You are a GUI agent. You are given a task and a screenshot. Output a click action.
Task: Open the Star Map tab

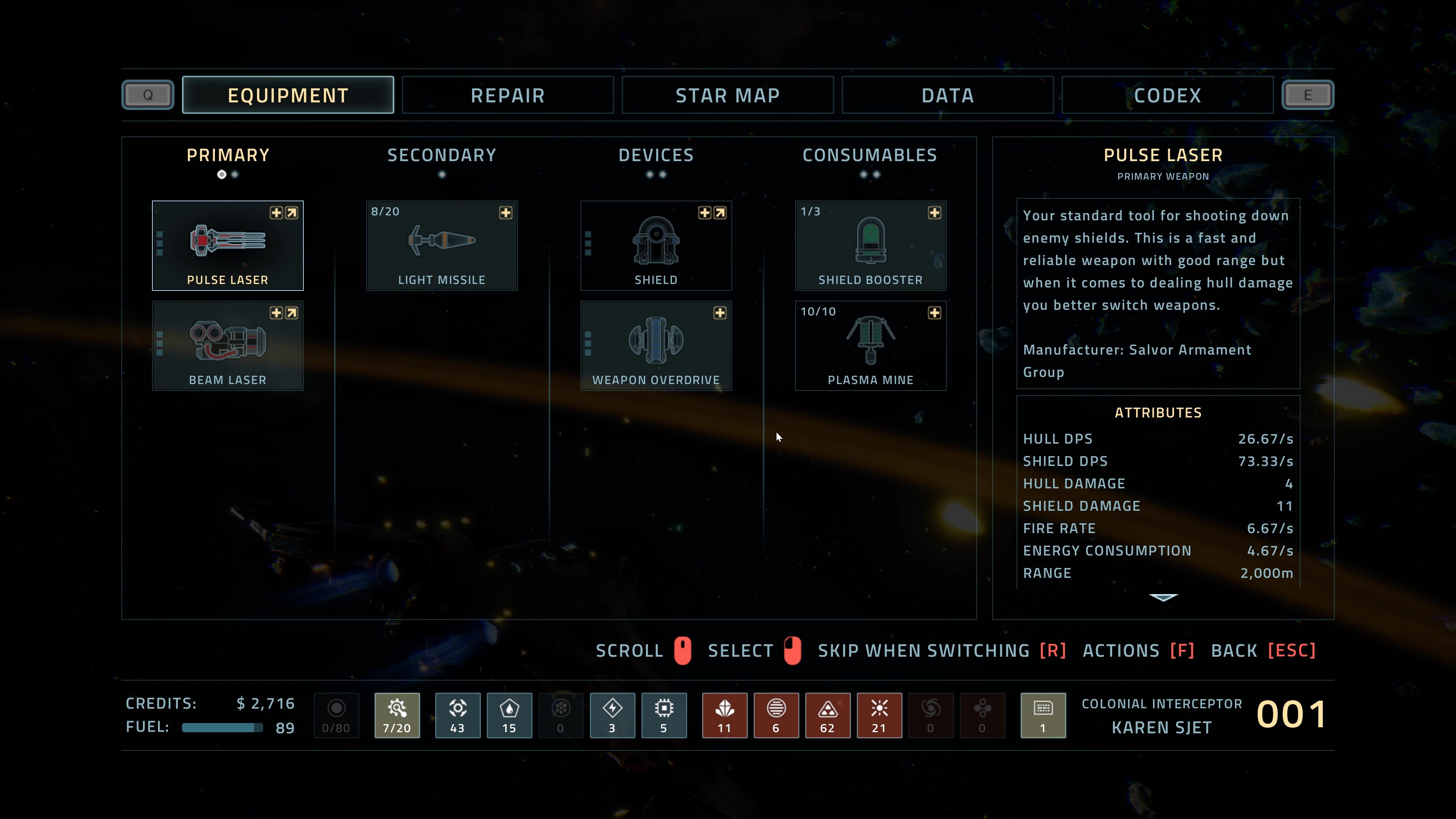(x=728, y=95)
